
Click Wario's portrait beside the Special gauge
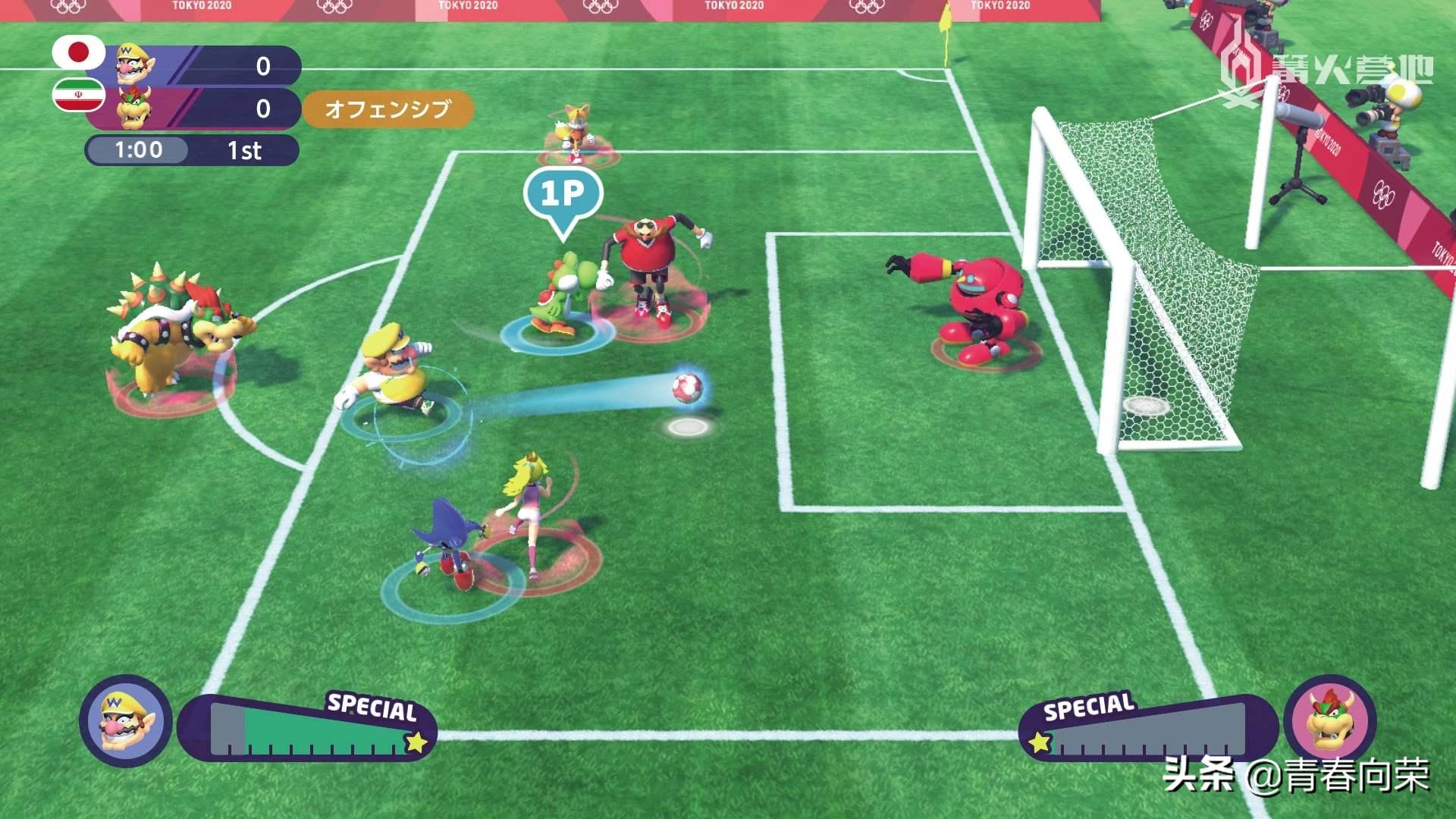126,721
